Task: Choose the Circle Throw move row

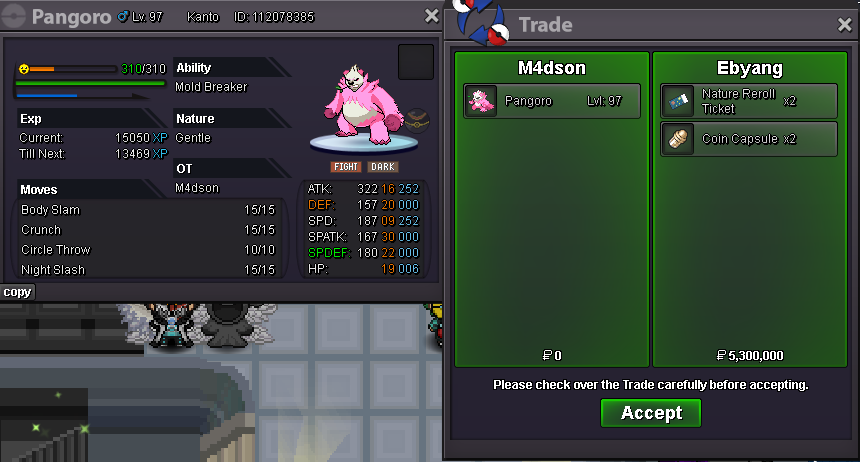Action: click(150, 250)
